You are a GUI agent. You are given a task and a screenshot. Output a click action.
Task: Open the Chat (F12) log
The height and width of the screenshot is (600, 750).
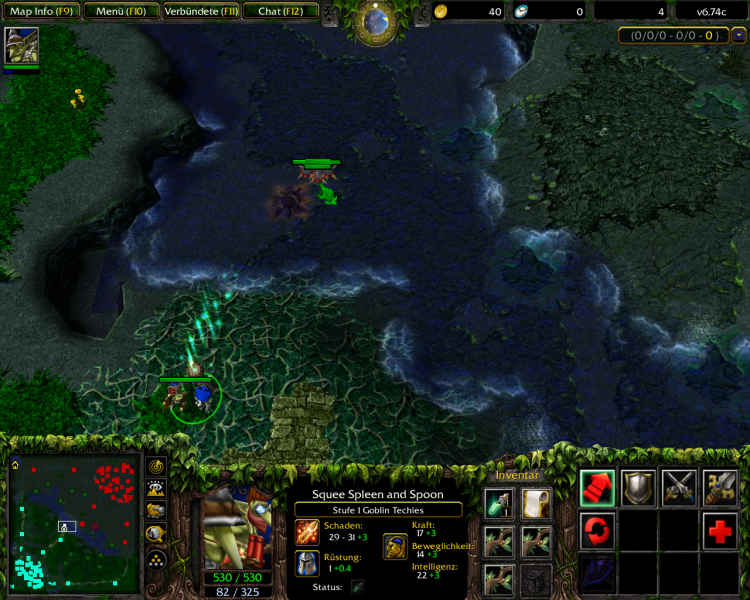(x=281, y=11)
